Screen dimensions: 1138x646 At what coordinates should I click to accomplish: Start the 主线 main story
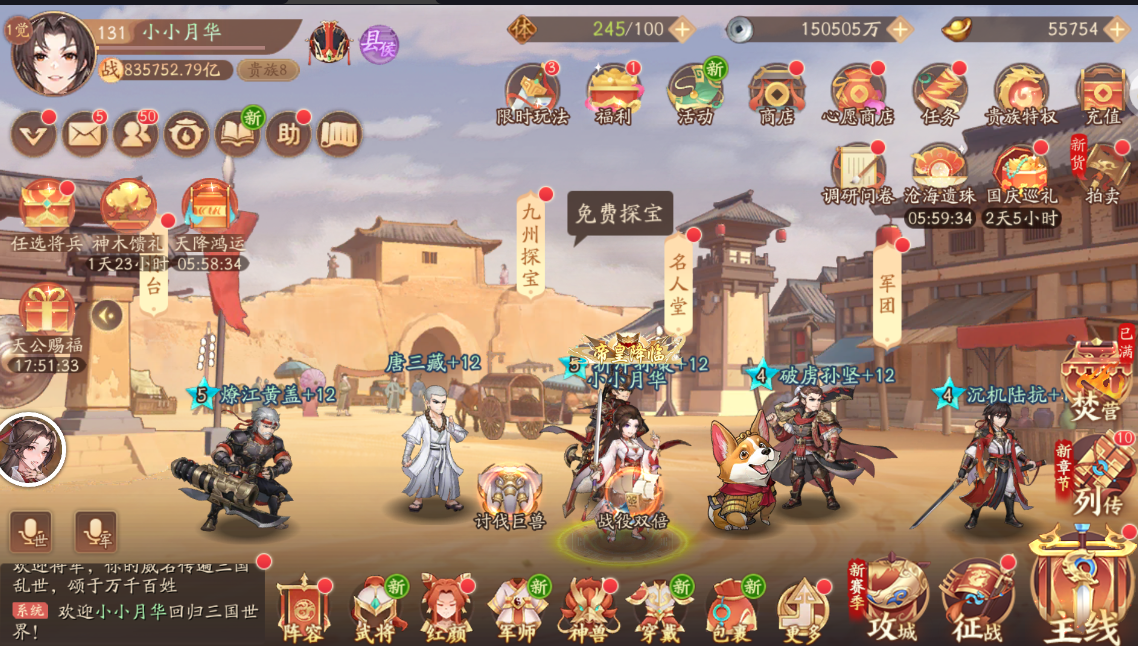pos(1082,590)
